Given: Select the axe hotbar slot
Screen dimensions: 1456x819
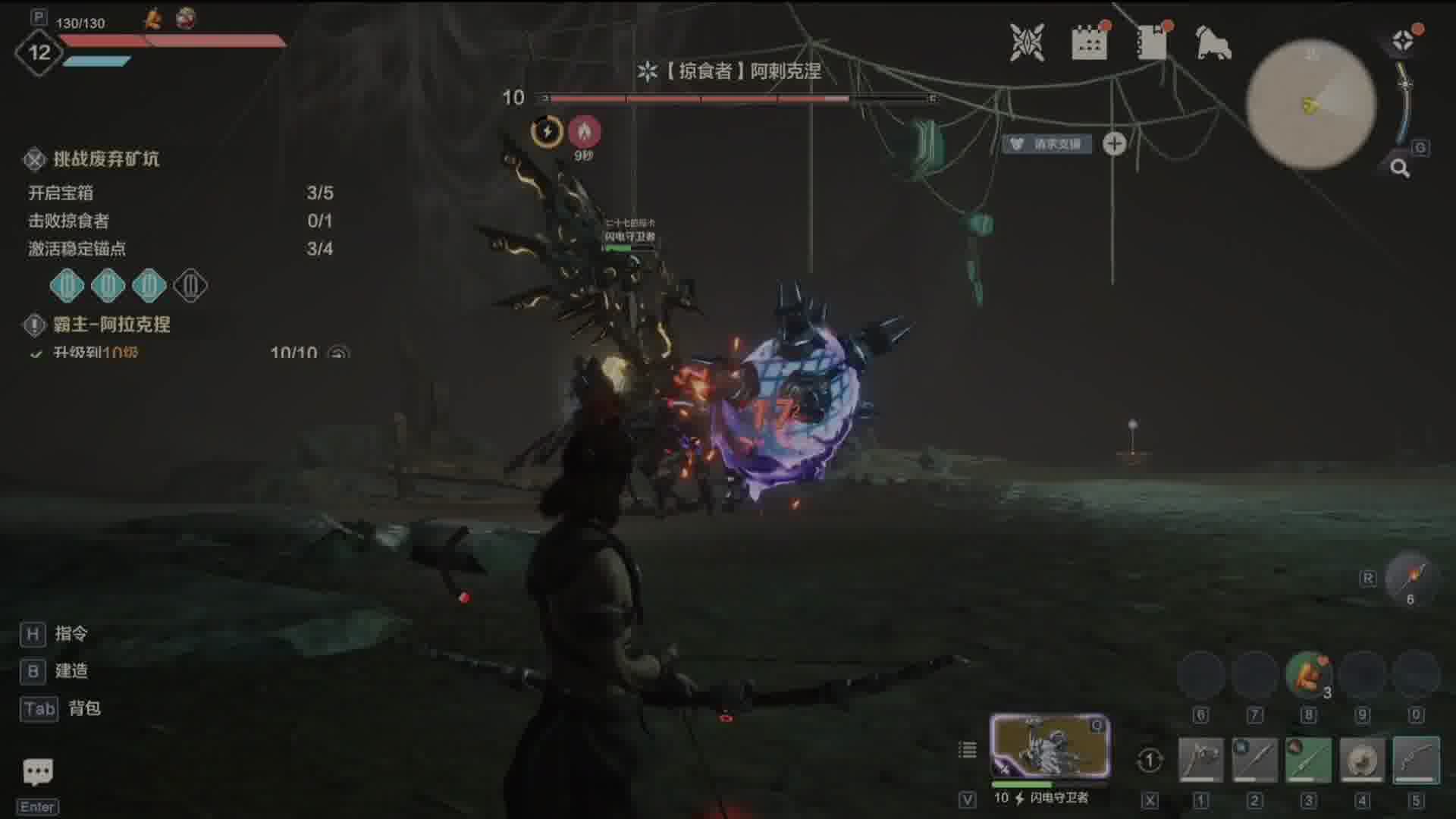Looking at the screenshot, I should [1200, 759].
